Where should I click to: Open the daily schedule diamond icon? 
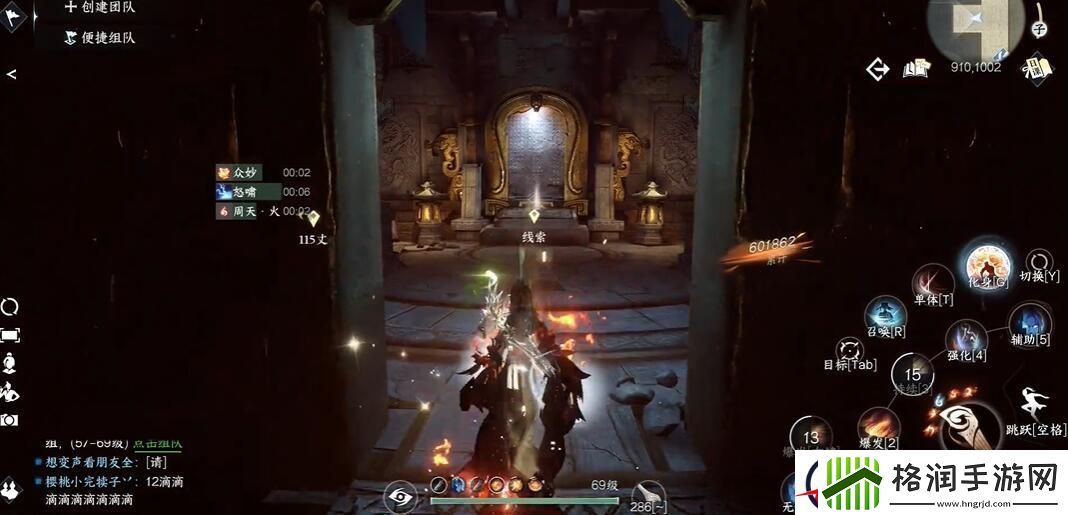(1037, 68)
